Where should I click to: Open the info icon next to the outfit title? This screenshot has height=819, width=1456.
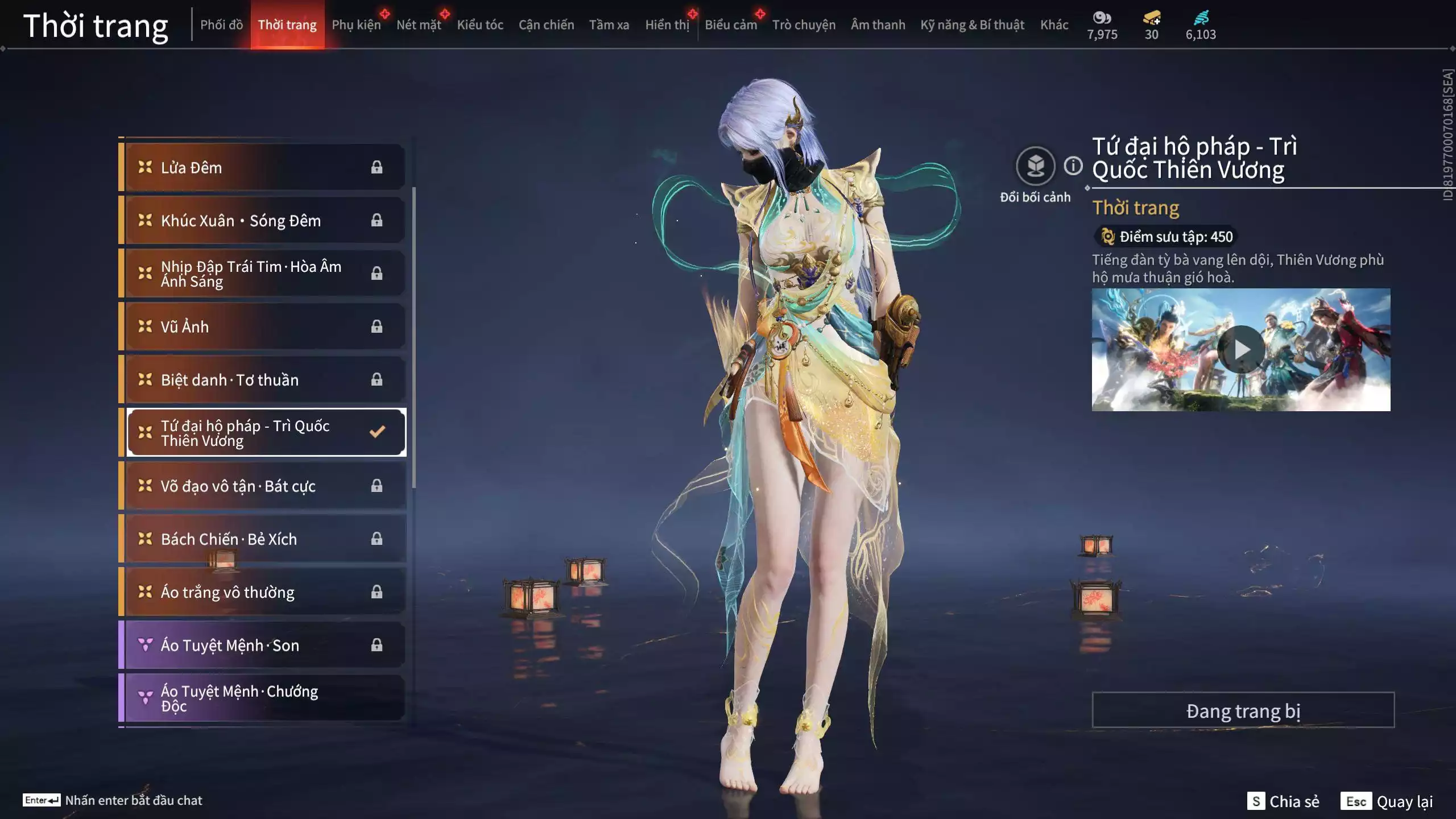tap(1072, 166)
